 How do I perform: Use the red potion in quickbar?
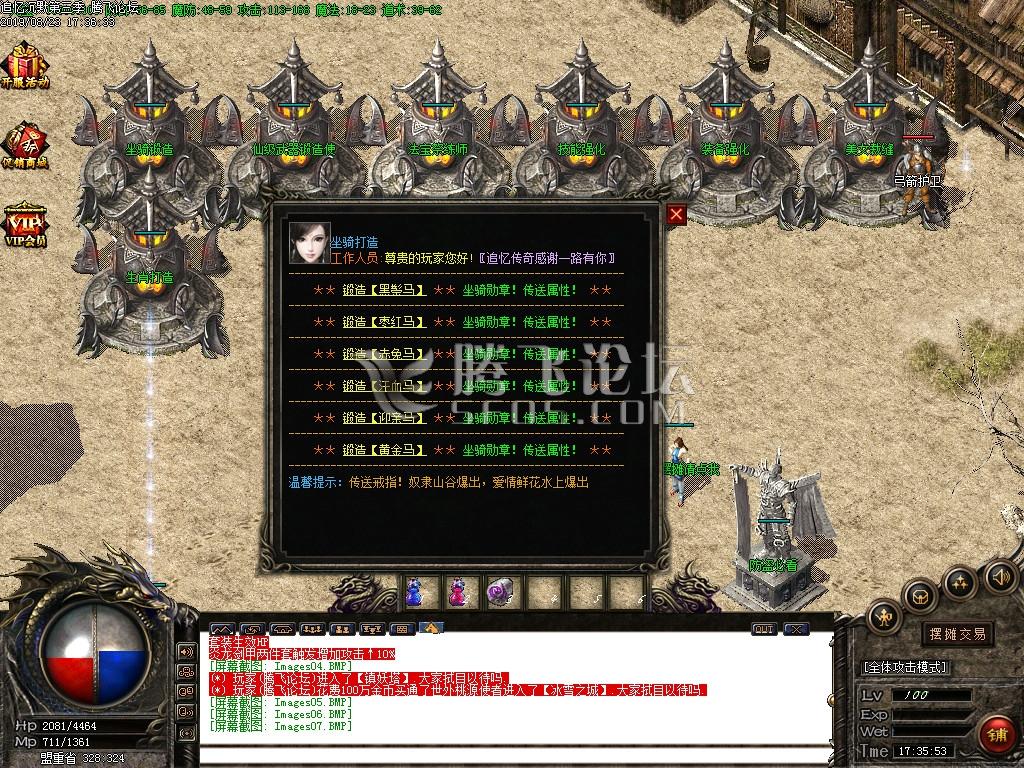[x=457, y=592]
